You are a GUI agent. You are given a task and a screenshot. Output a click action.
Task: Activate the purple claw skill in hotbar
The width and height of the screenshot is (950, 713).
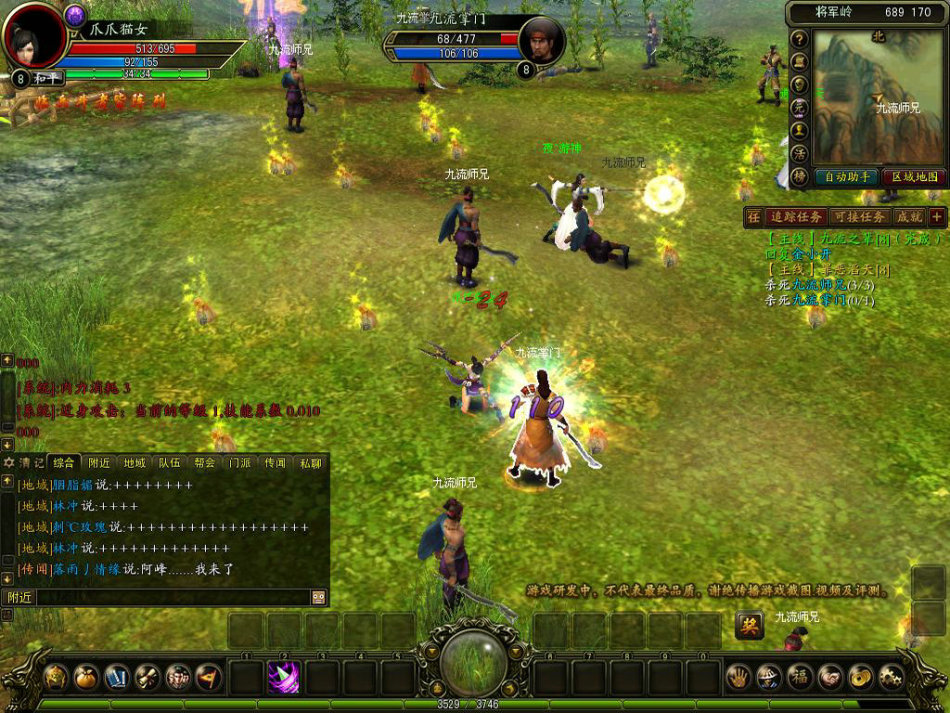(x=283, y=677)
